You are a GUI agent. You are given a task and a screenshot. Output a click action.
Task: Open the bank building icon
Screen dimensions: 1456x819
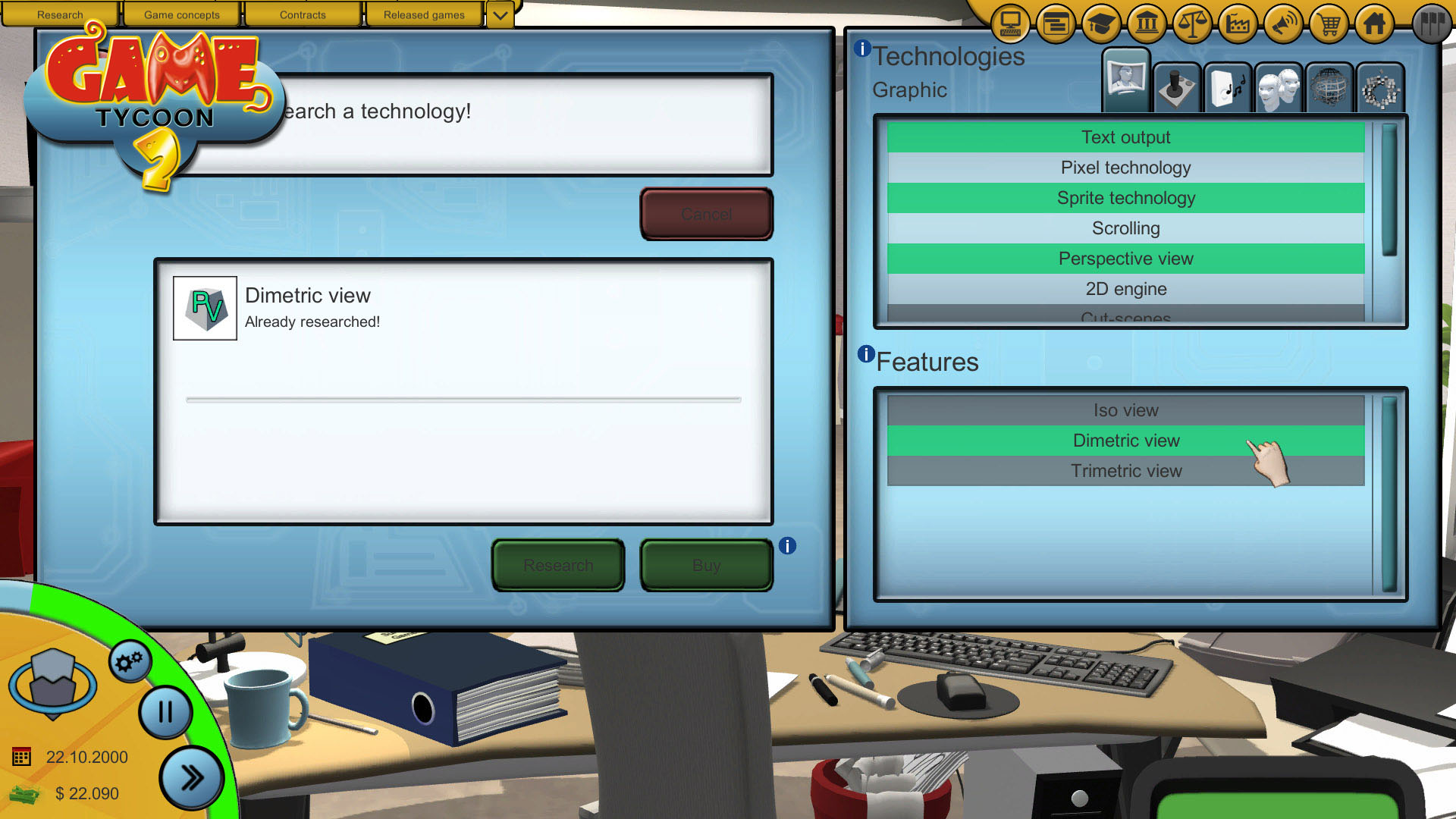[x=1146, y=24]
